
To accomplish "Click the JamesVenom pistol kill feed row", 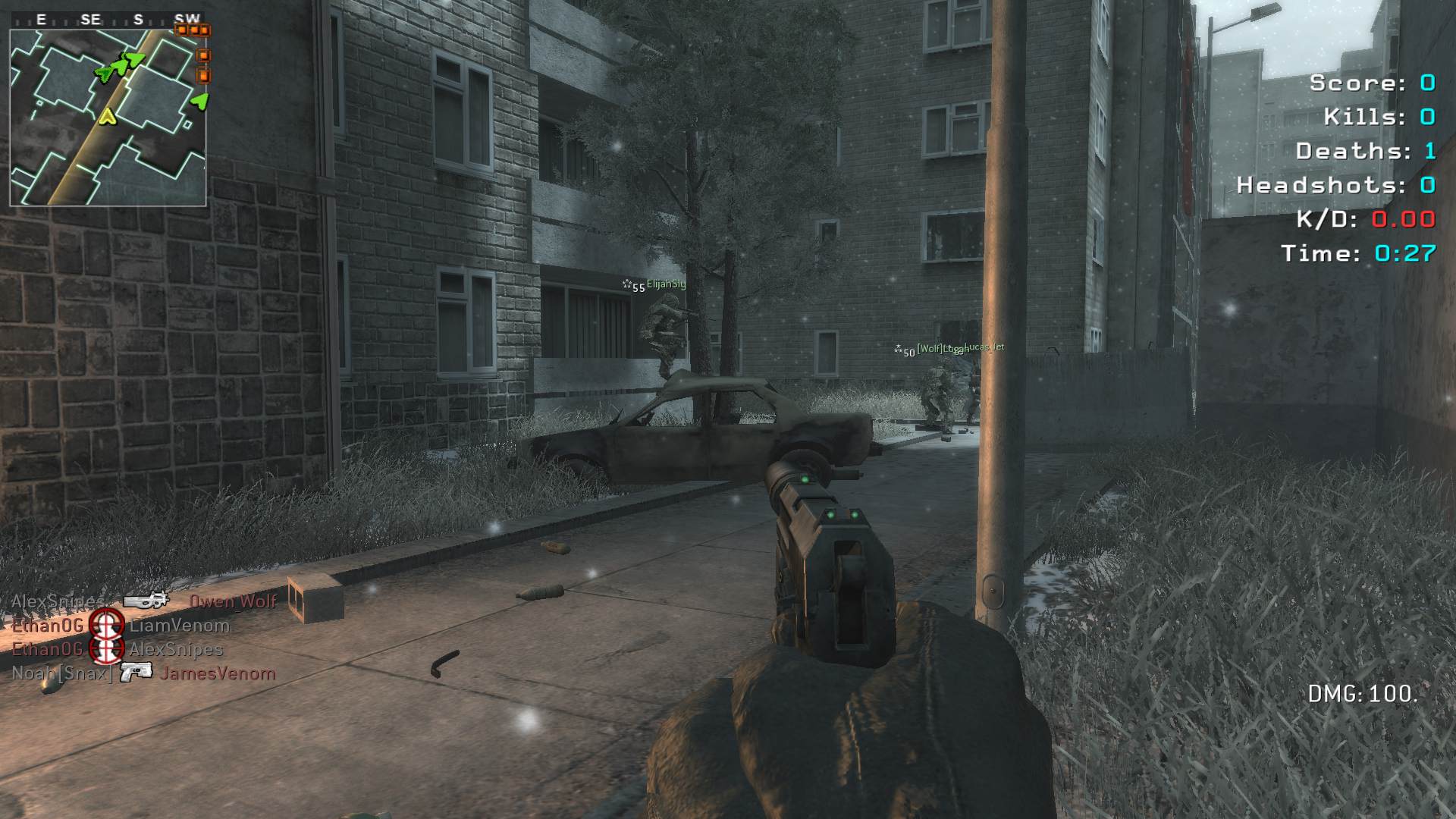I will point(144,673).
